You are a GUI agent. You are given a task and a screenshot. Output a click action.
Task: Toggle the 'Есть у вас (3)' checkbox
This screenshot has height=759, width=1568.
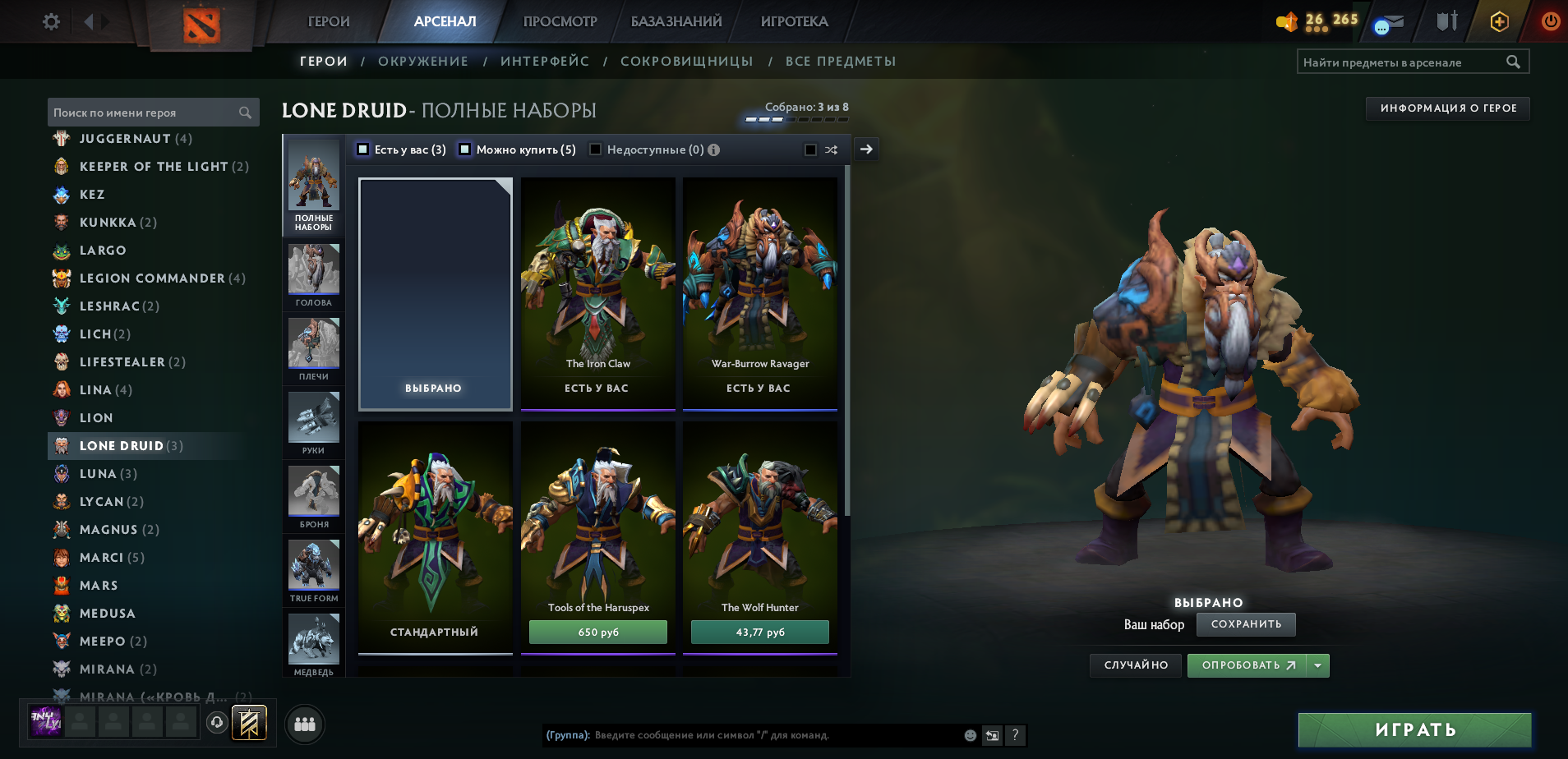pos(362,149)
